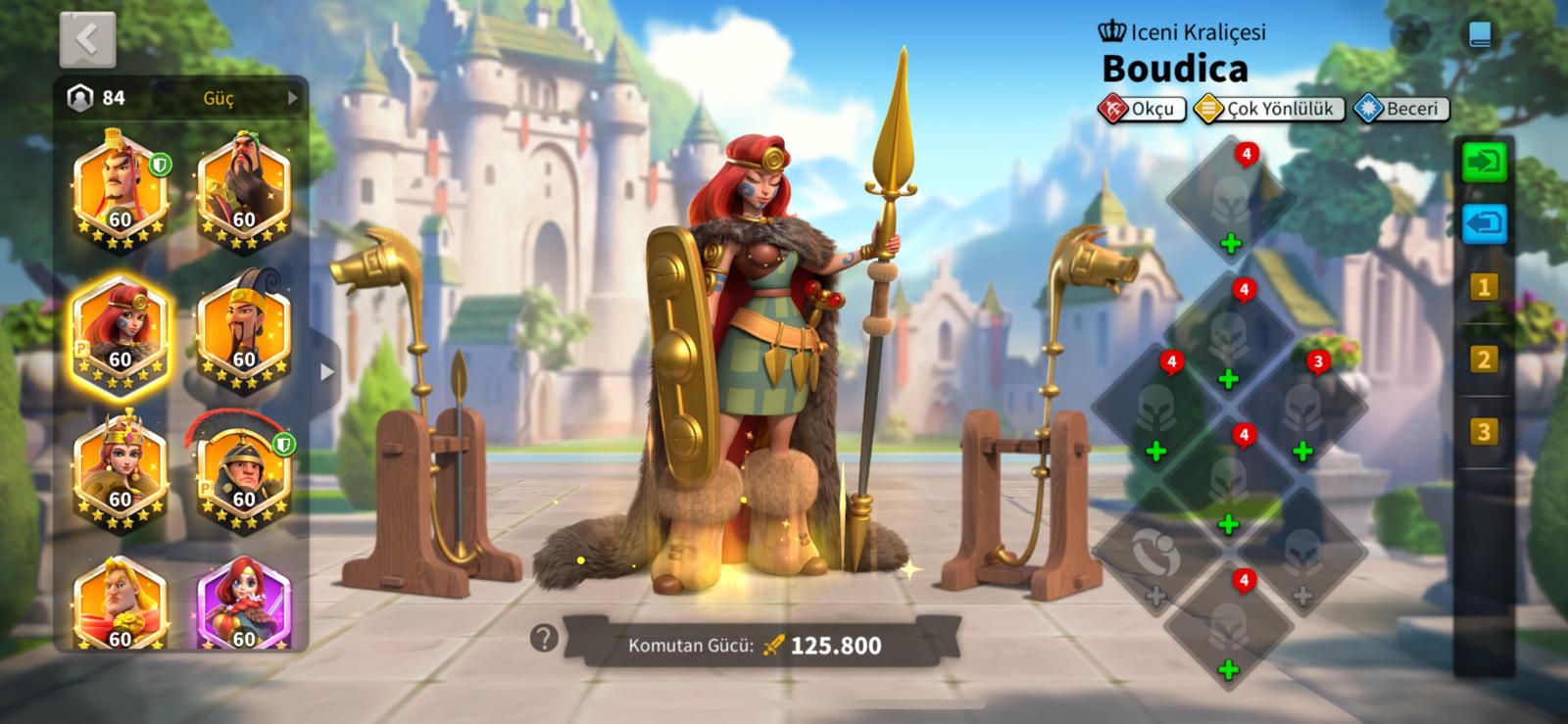This screenshot has height=724, width=1568.
Task: Select the commander with red-crested Roman helmet
Action: point(242,475)
